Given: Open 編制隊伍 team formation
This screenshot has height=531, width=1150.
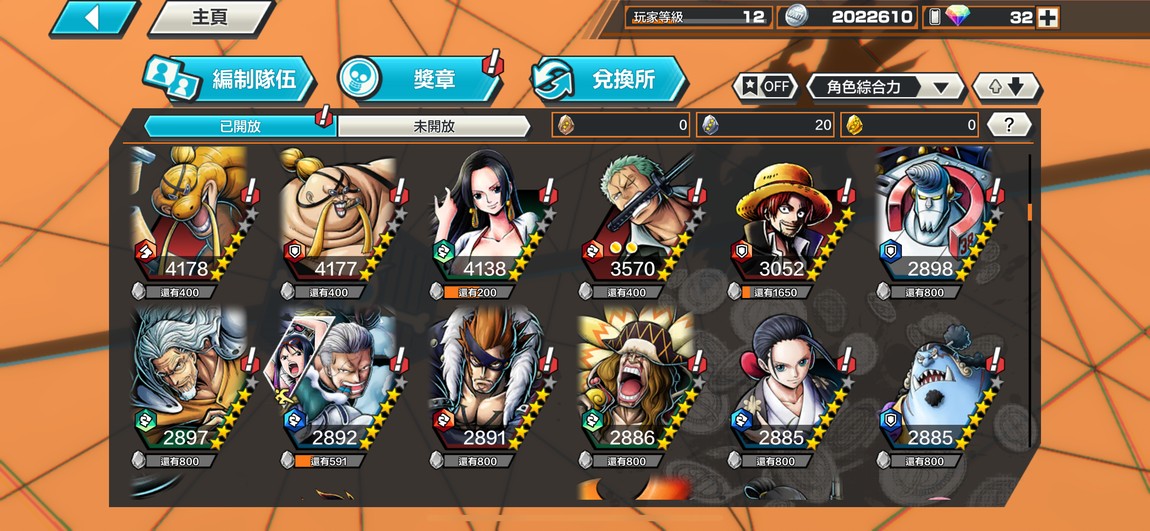Looking at the screenshot, I should (x=228, y=80).
